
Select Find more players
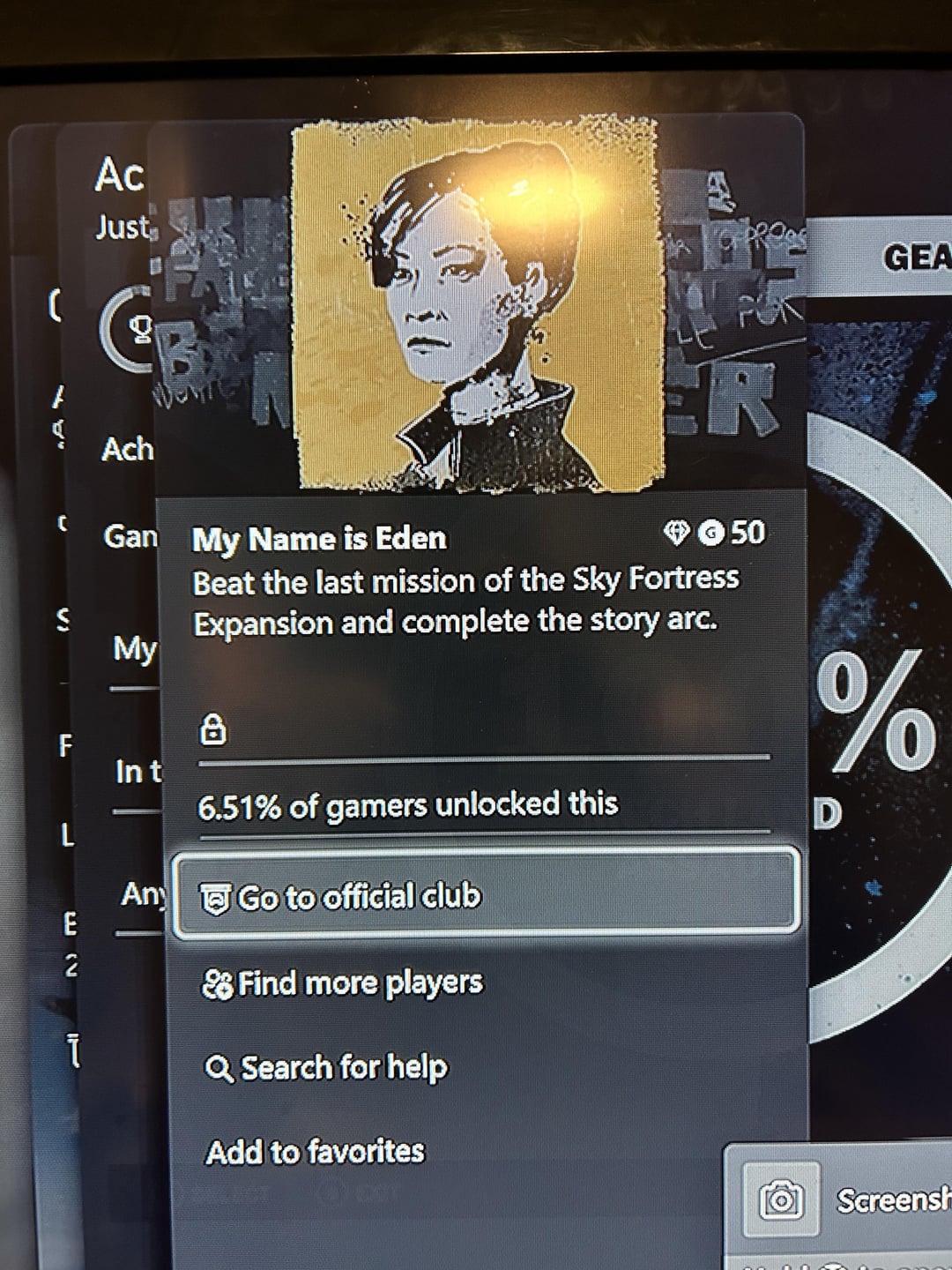pyautogui.click(x=344, y=982)
